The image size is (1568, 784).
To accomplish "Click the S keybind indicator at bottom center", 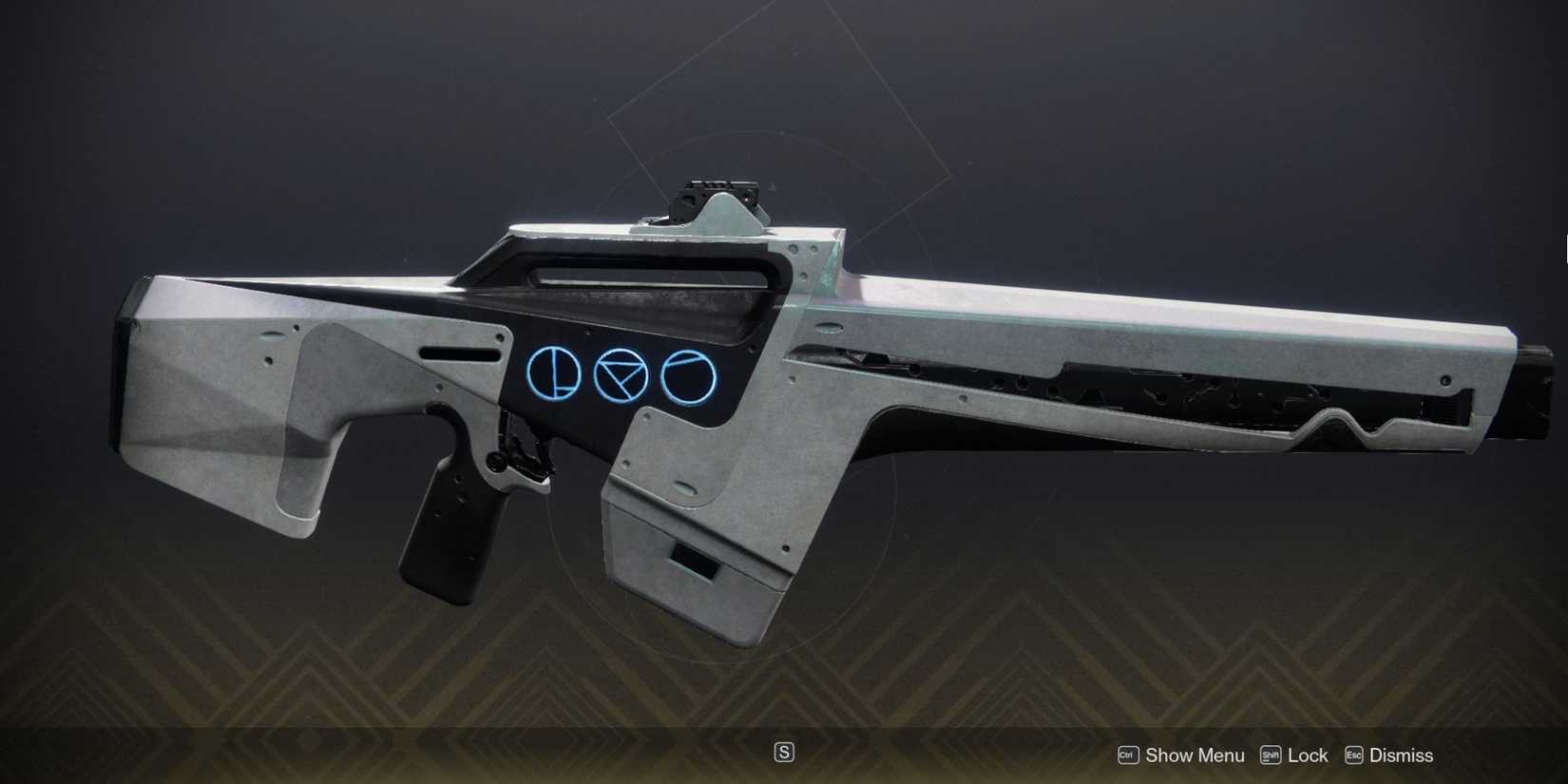I will pos(784,752).
